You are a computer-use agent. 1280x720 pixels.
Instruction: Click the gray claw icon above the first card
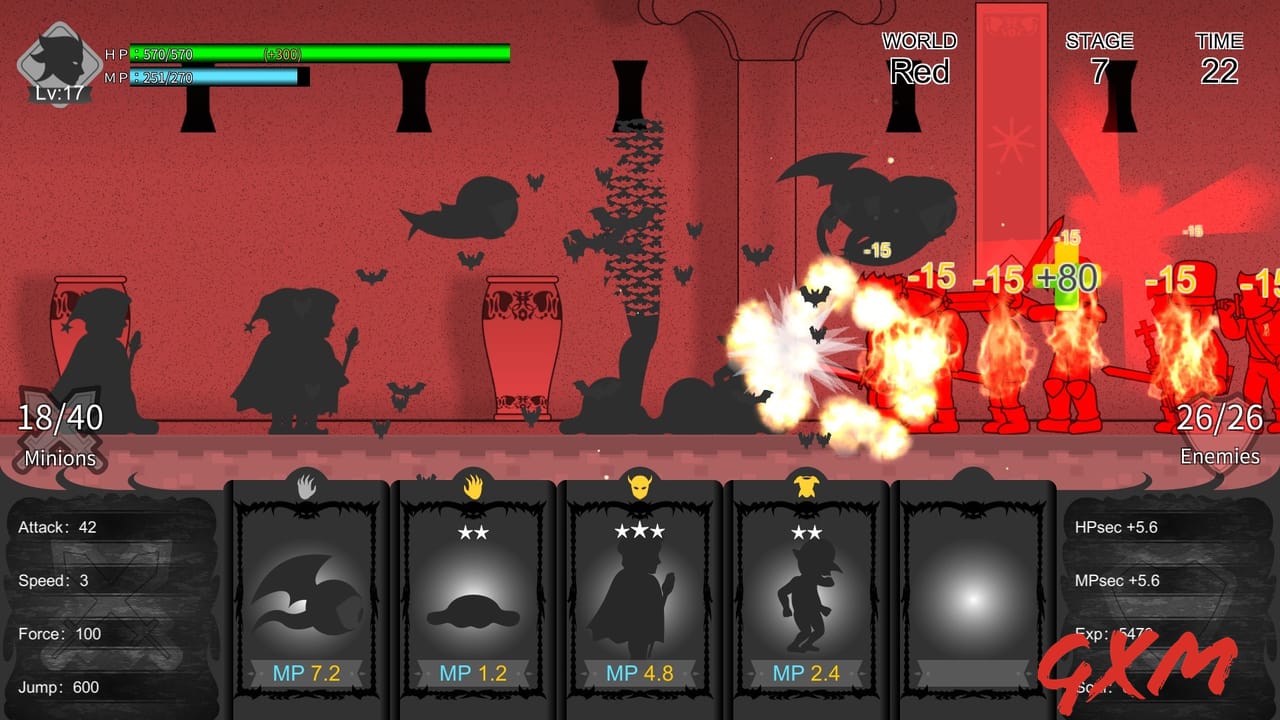[x=306, y=484]
